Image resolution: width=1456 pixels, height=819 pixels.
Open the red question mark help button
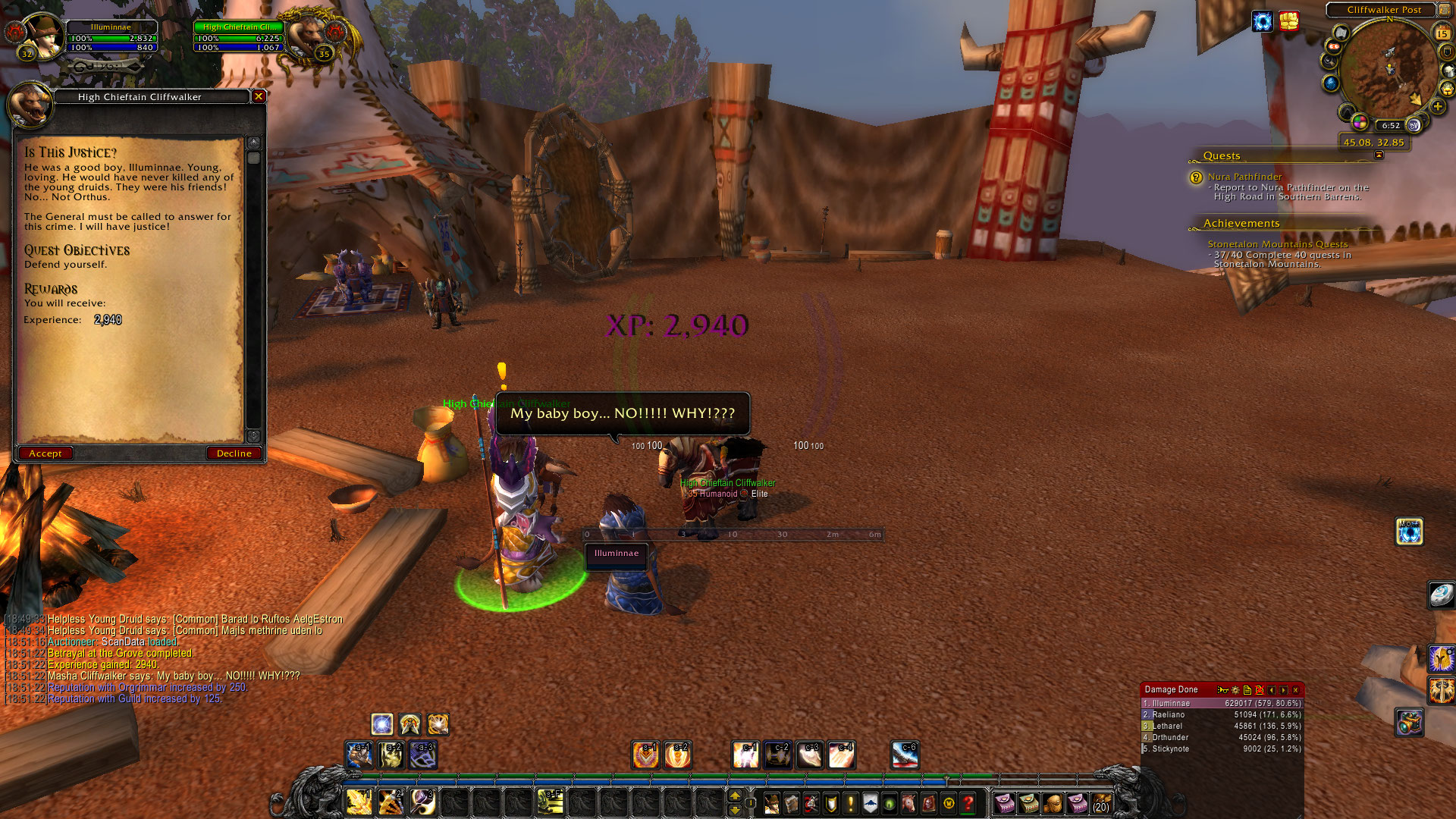coord(968,803)
